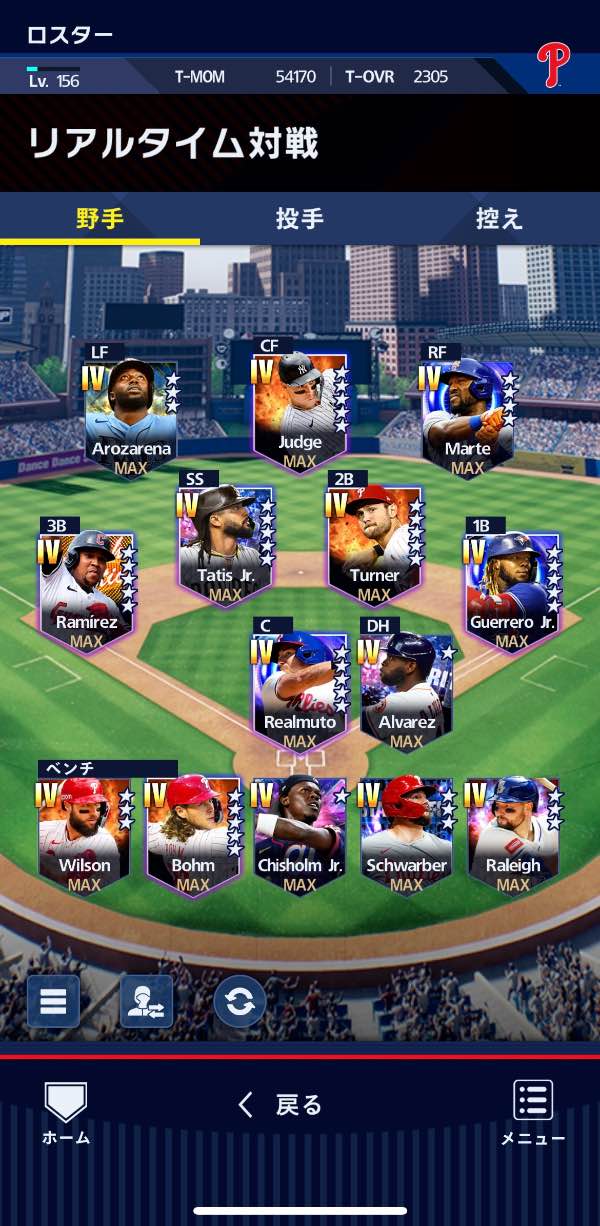Switch to the 投手 tab
The image size is (600, 1226).
point(299,218)
